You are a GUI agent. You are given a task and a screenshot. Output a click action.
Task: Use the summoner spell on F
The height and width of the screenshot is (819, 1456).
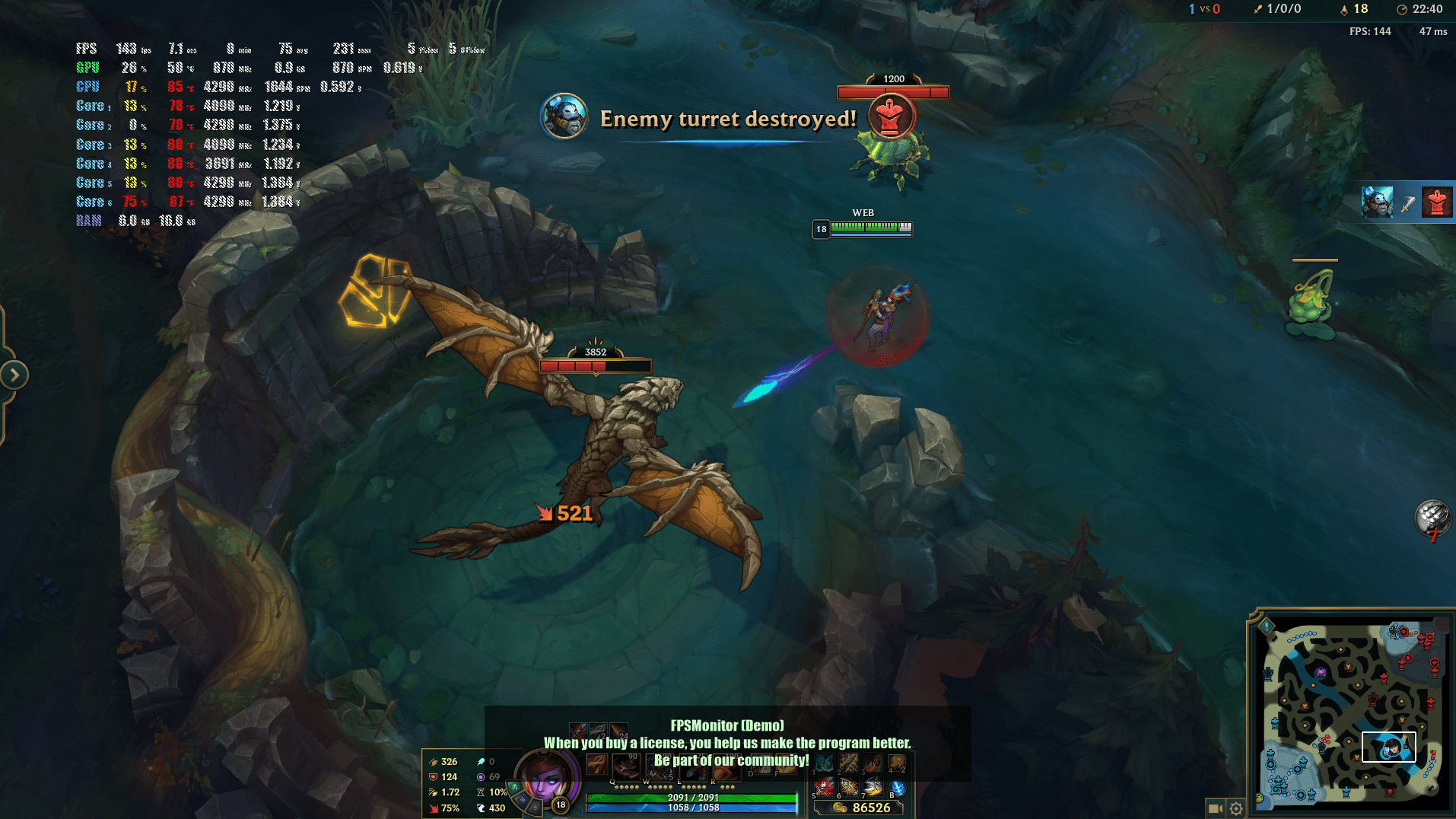click(x=787, y=765)
